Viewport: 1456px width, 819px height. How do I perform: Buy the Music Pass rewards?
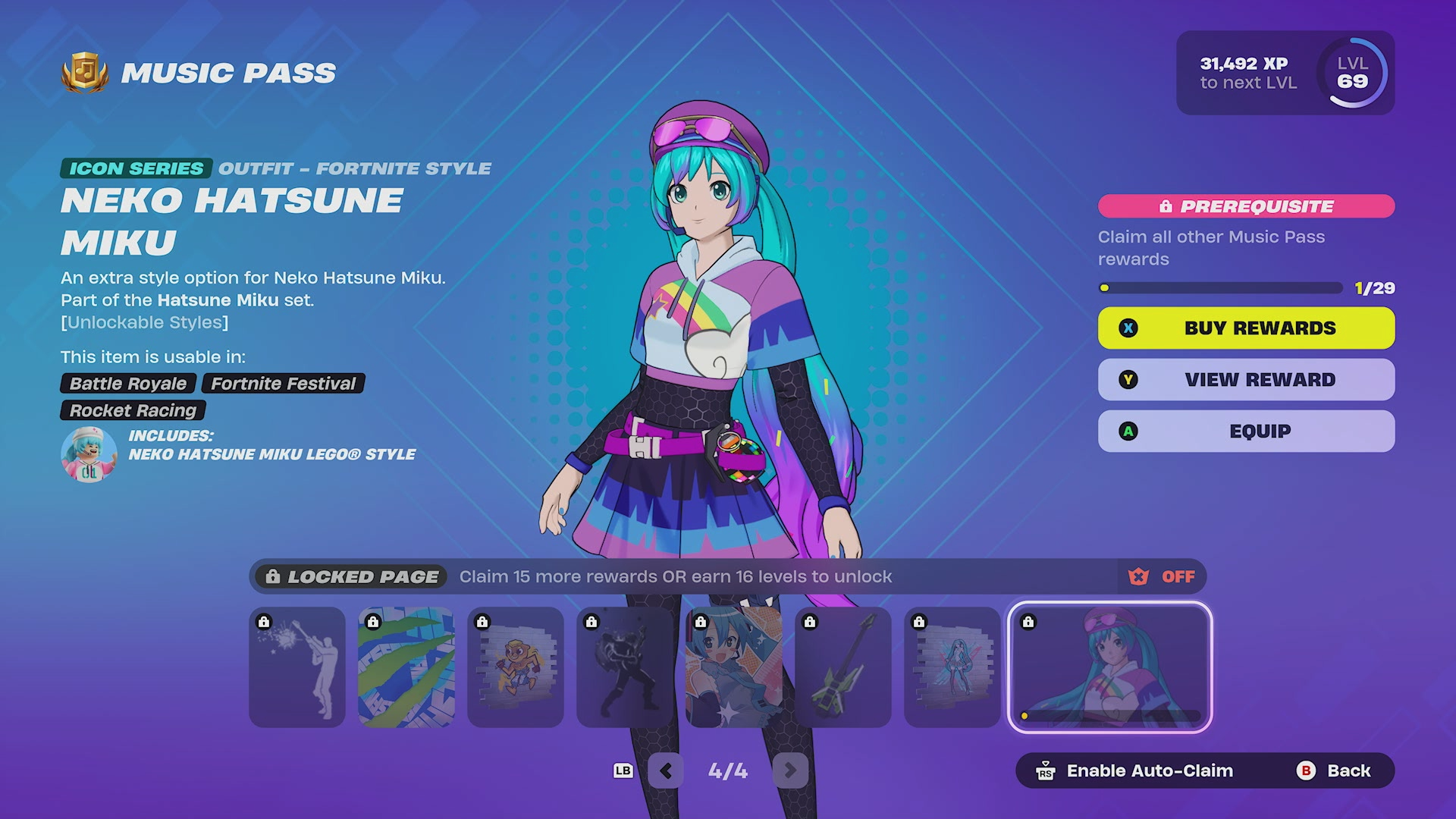1246,328
